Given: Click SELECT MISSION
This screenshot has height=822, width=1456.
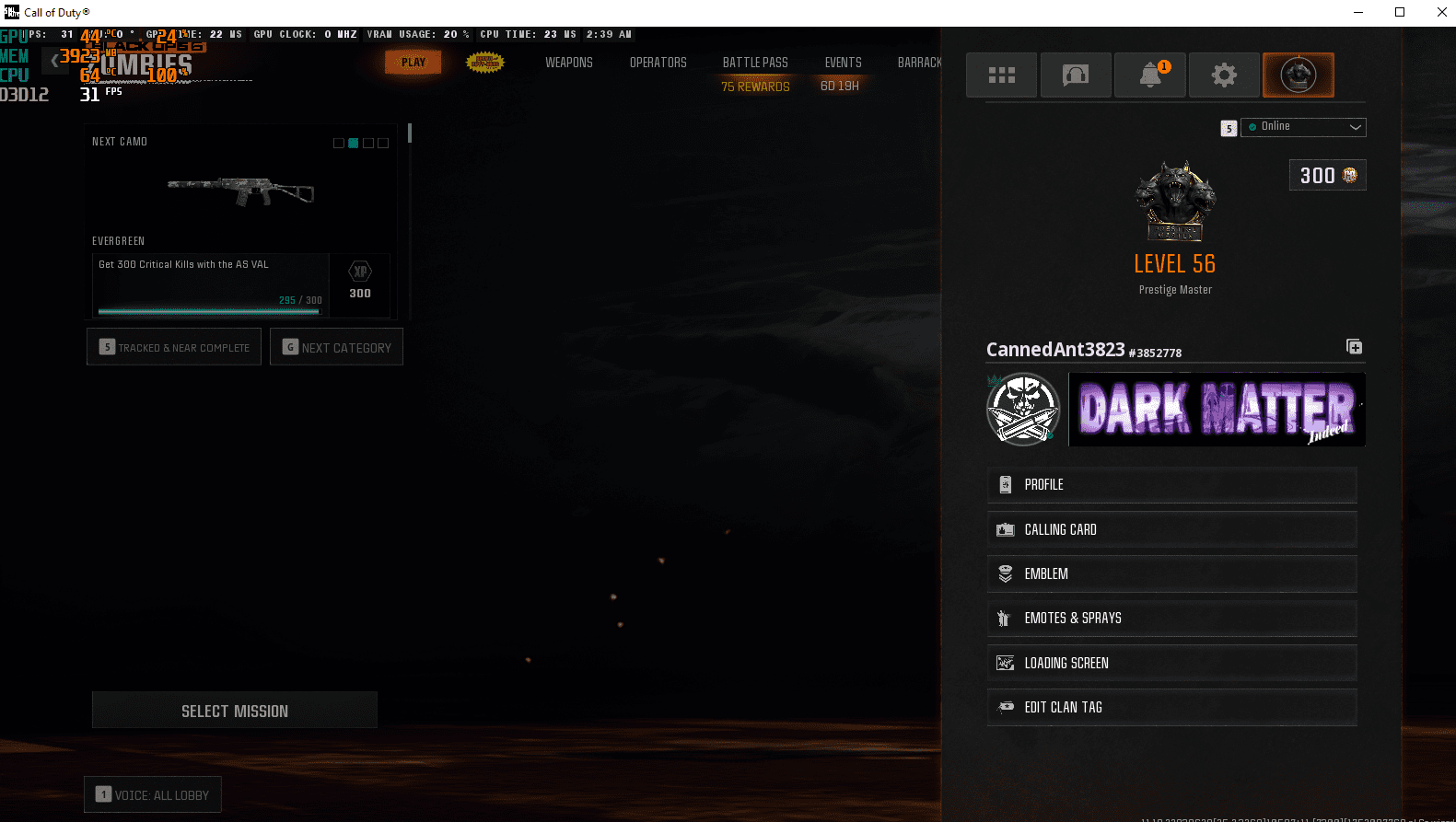Looking at the screenshot, I should coord(234,710).
